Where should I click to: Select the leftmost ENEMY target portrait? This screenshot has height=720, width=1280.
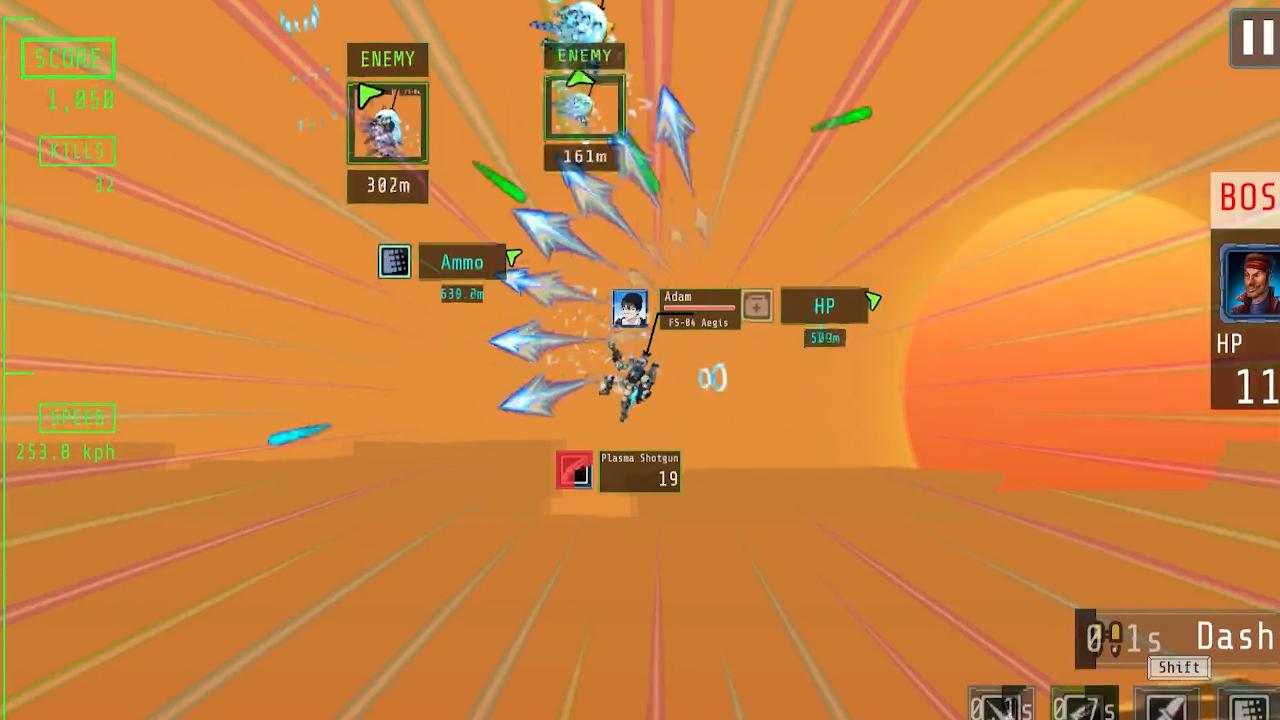388,122
